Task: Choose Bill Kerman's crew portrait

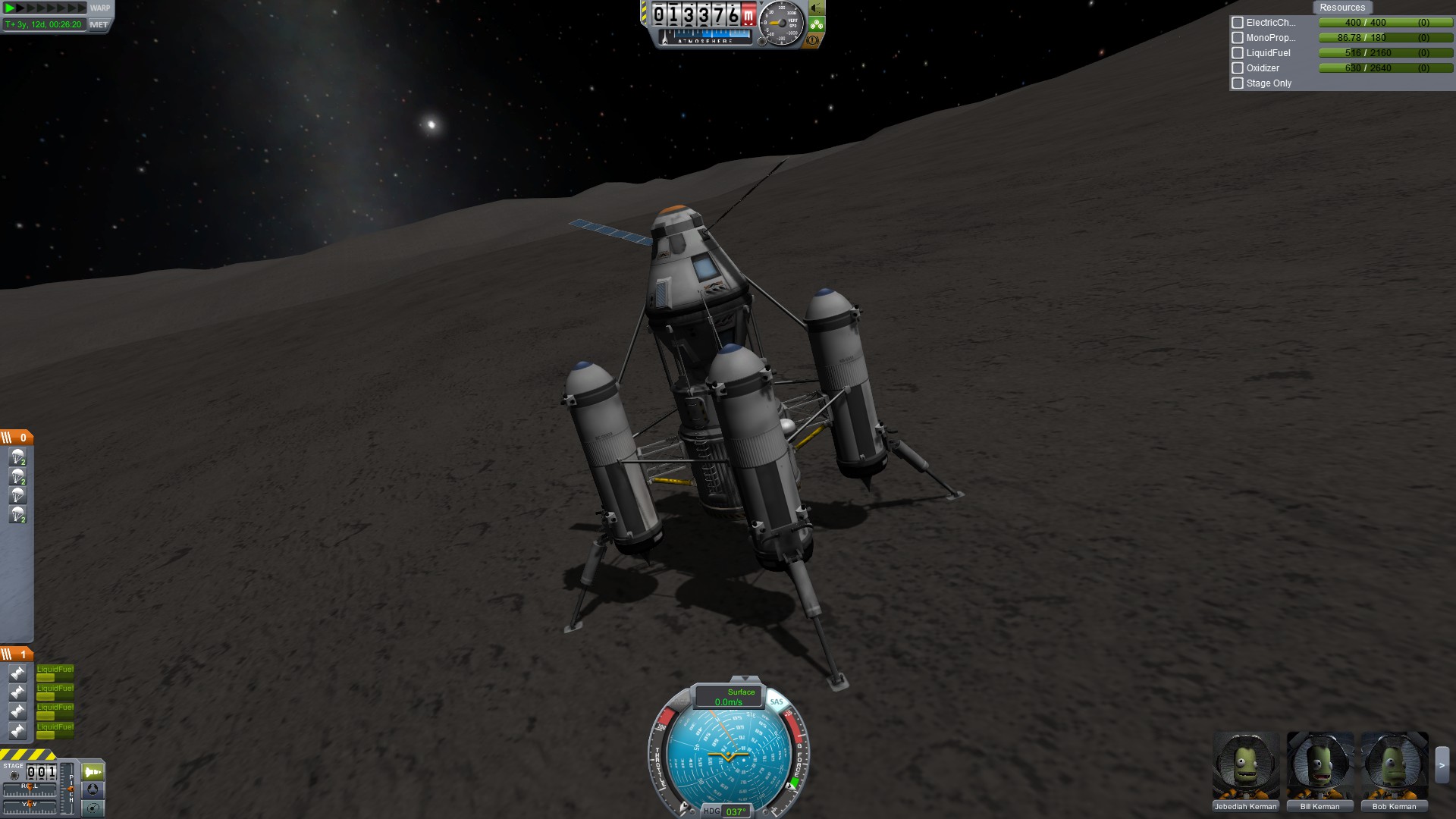Action: [x=1319, y=766]
